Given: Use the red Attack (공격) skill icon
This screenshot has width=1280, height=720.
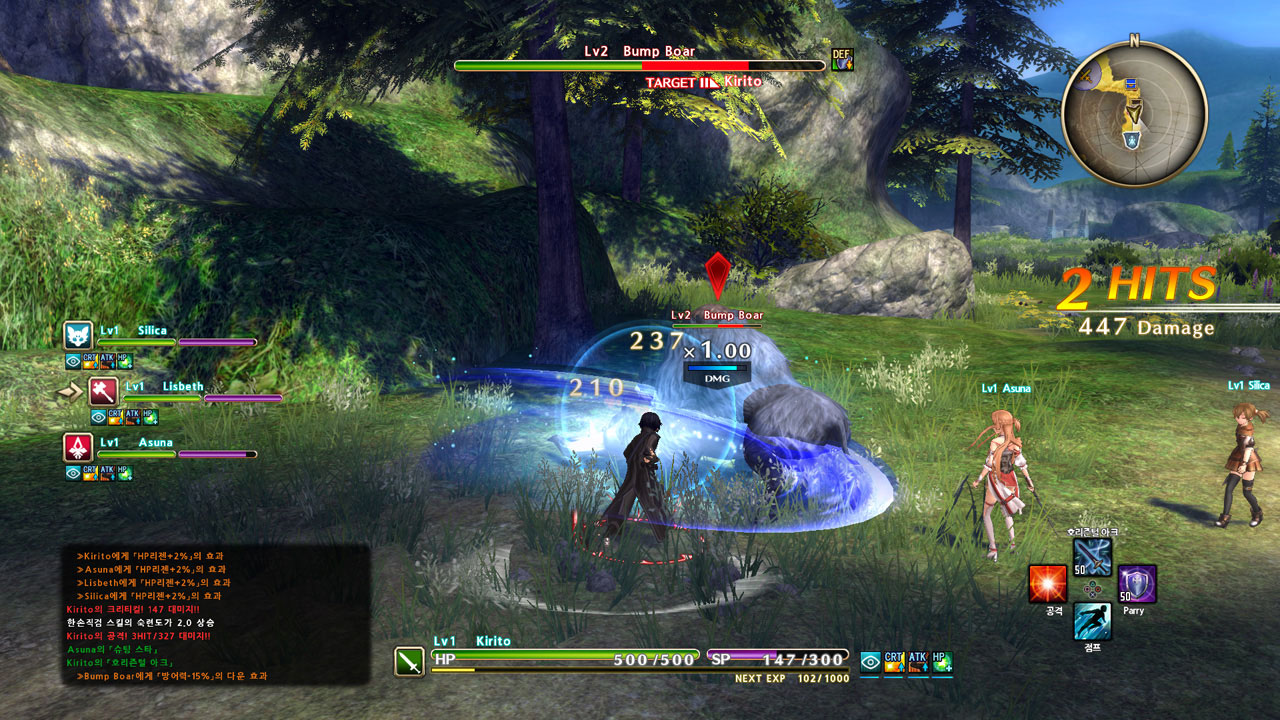Looking at the screenshot, I should [1047, 584].
